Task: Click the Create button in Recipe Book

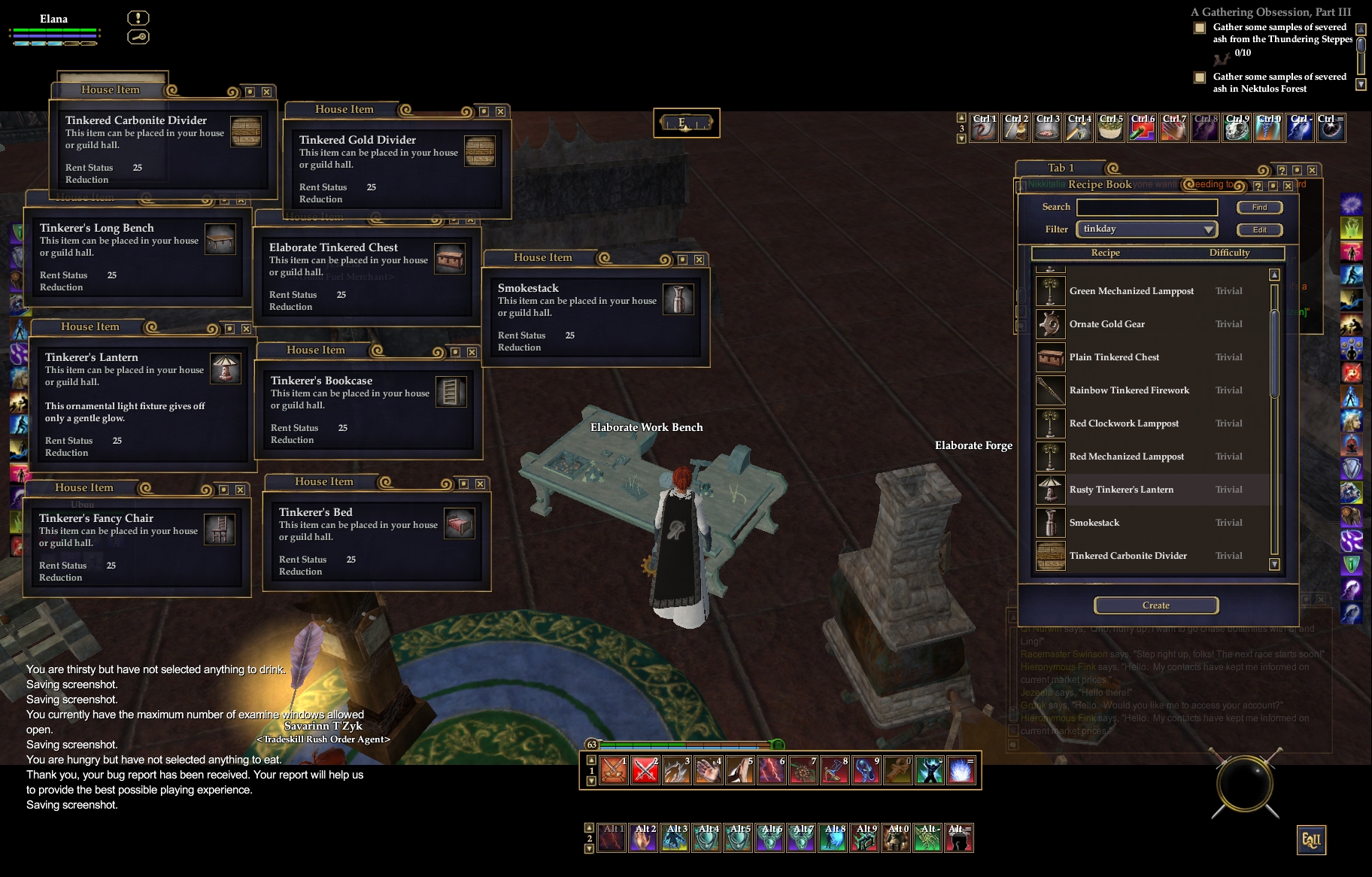Action: [x=1155, y=605]
